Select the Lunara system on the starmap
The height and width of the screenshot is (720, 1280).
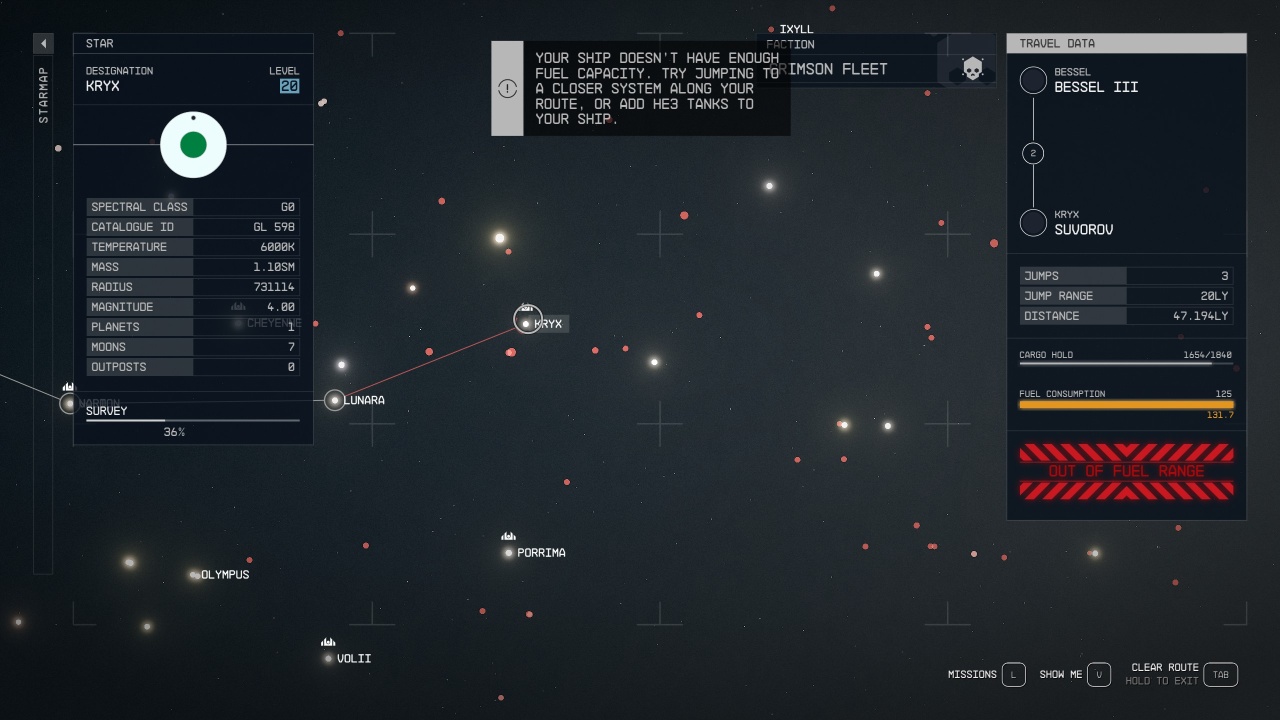[x=335, y=400]
